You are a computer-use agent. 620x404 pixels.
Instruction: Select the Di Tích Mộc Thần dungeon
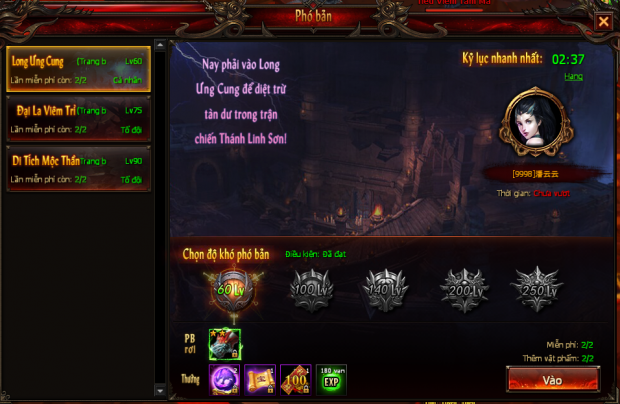click(x=78, y=169)
